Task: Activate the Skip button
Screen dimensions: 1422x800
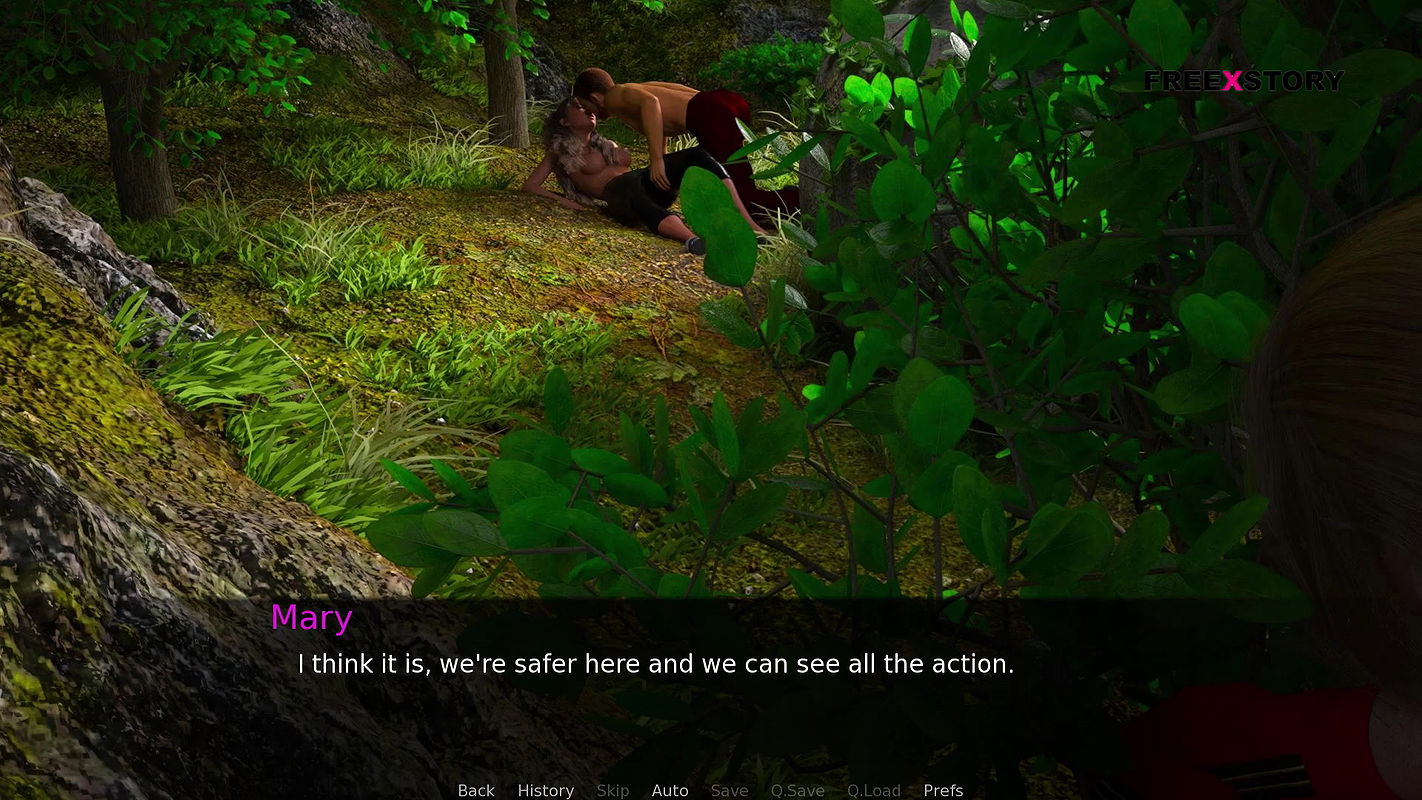Action: 613,790
